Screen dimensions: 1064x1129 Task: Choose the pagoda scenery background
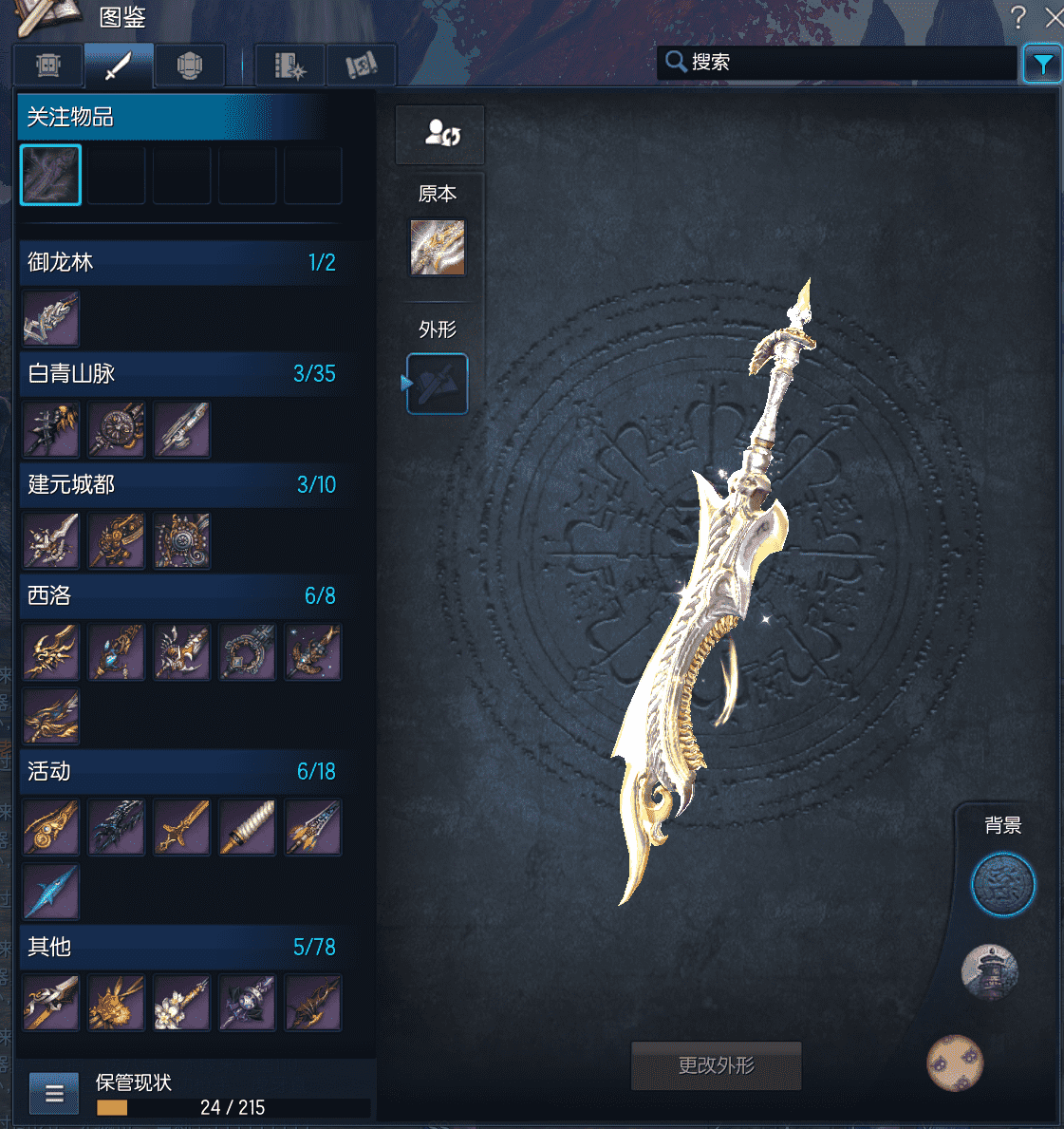coord(989,971)
